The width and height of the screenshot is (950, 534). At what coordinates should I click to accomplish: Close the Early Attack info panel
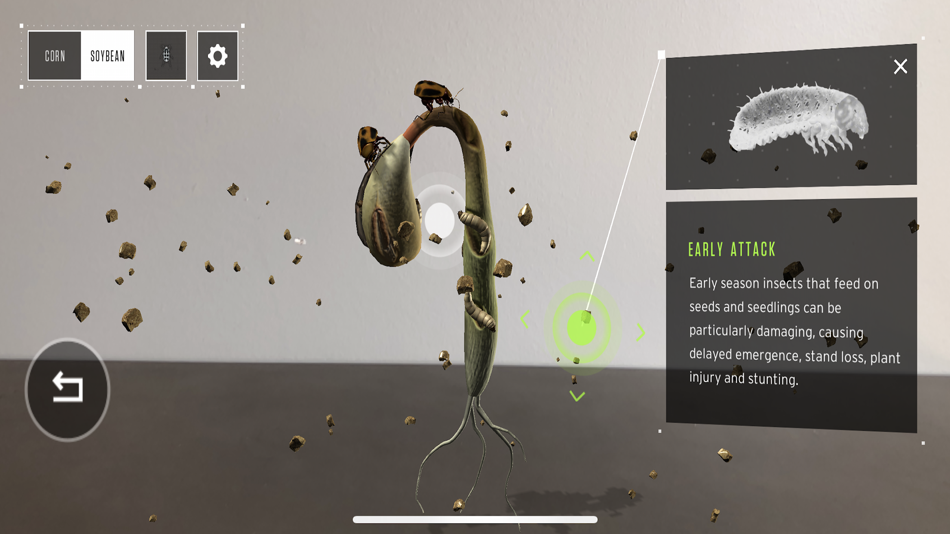(900, 67)
